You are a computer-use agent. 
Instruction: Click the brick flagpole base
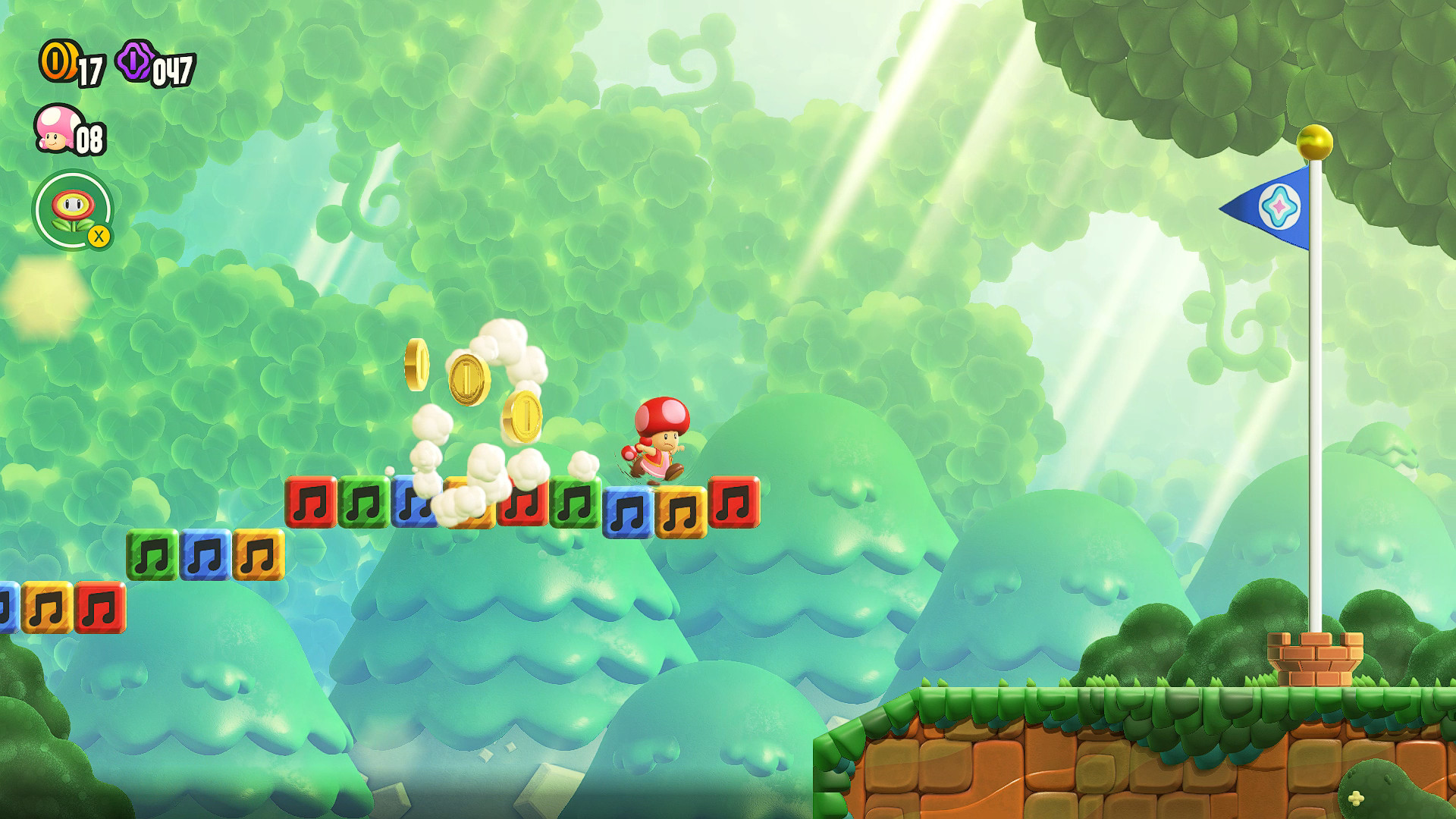click(1314, 657)
